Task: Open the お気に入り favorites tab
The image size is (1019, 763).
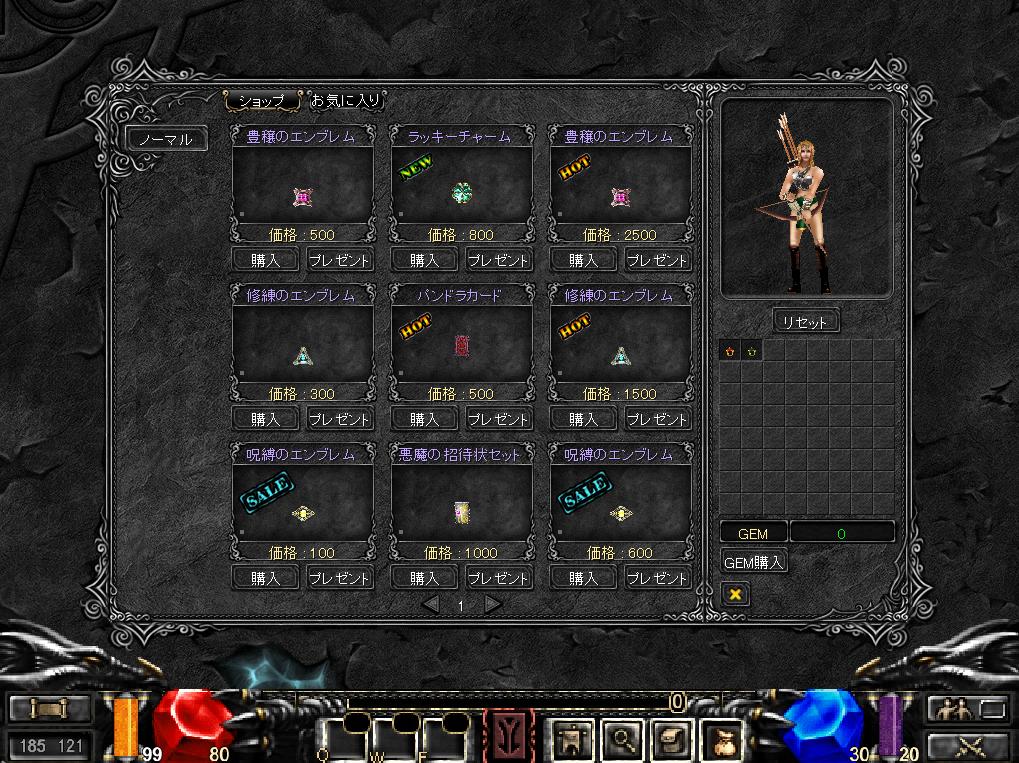Action: click(345, 101)
